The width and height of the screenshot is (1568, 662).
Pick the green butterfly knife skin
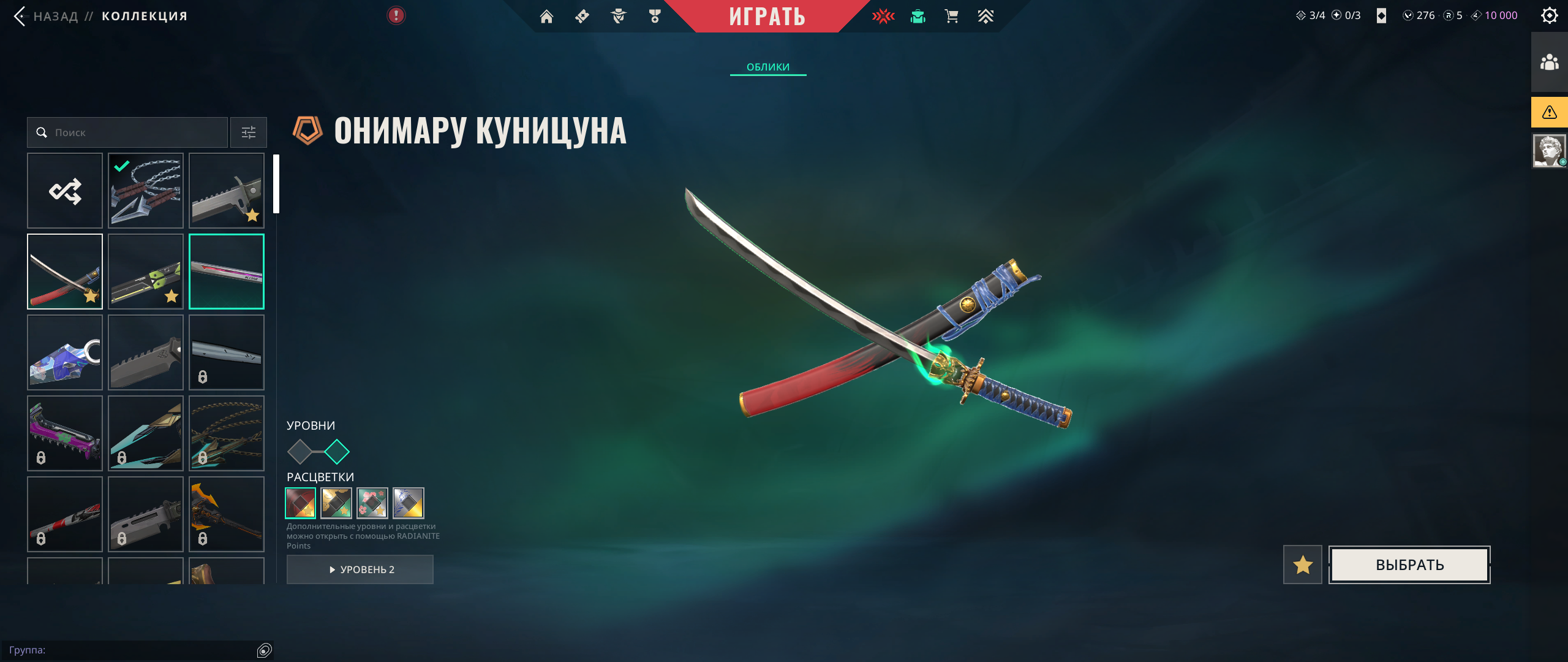coord(146,272)
